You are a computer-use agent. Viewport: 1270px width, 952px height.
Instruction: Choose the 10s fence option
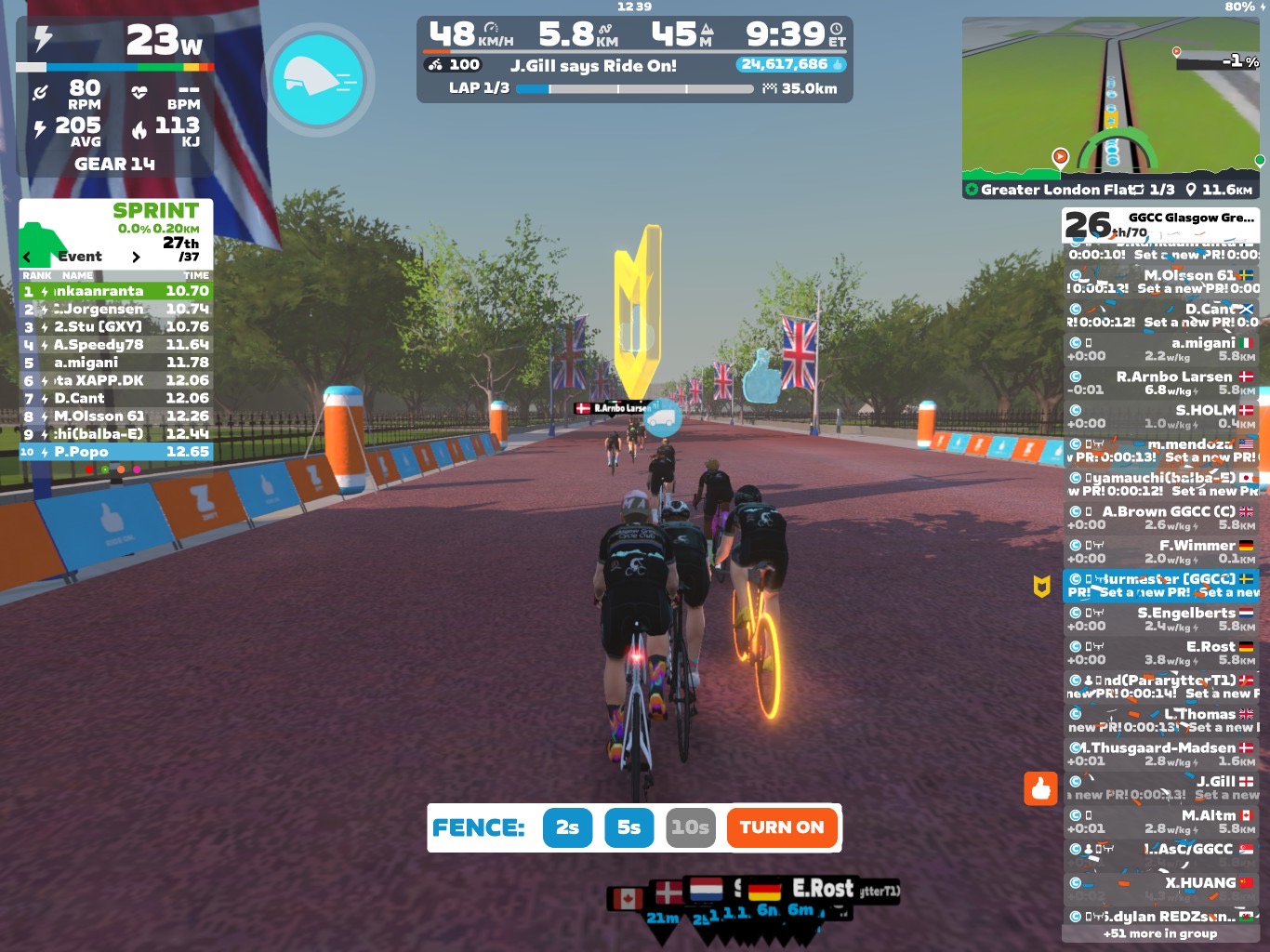coord(690,827)
